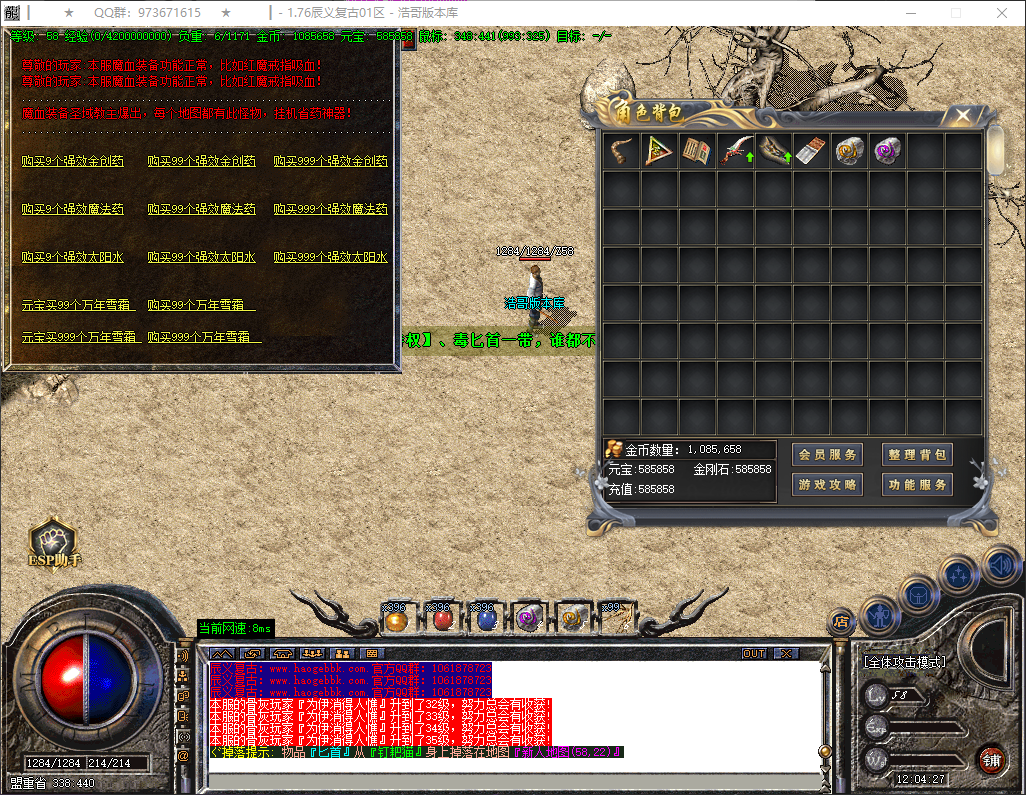This screenshot has height=795, width=1026.
Task: Click the 整理背包 sort backpack button
Action: point(917,455)
